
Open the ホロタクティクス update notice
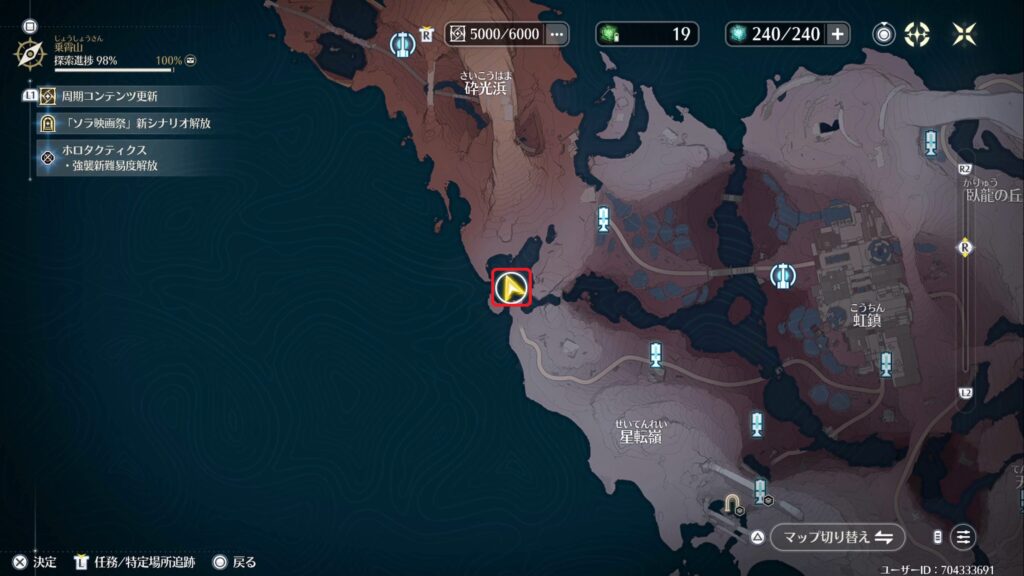coord(110,157)
